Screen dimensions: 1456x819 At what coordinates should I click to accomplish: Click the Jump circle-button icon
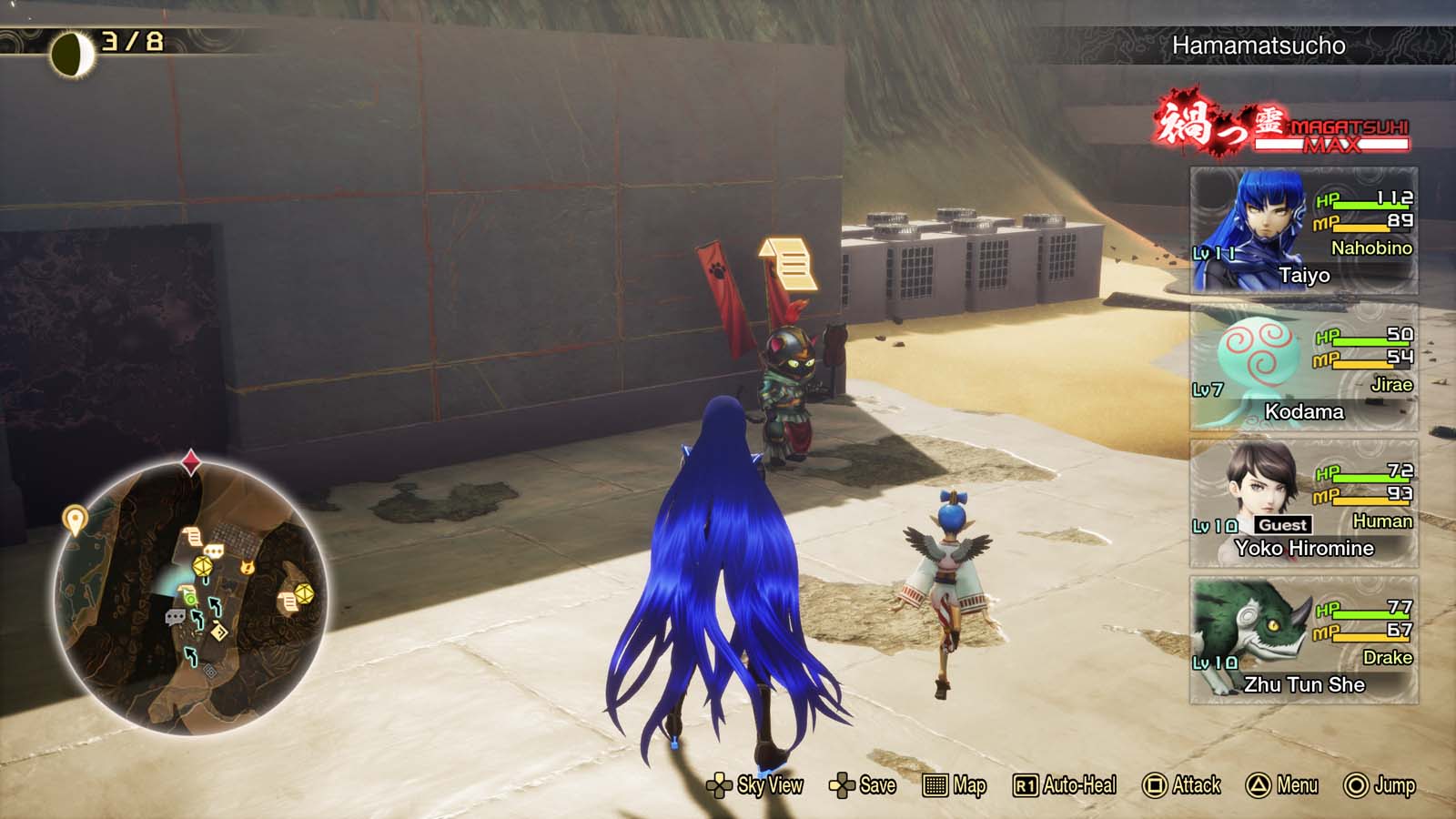[x=1354, y=784]
